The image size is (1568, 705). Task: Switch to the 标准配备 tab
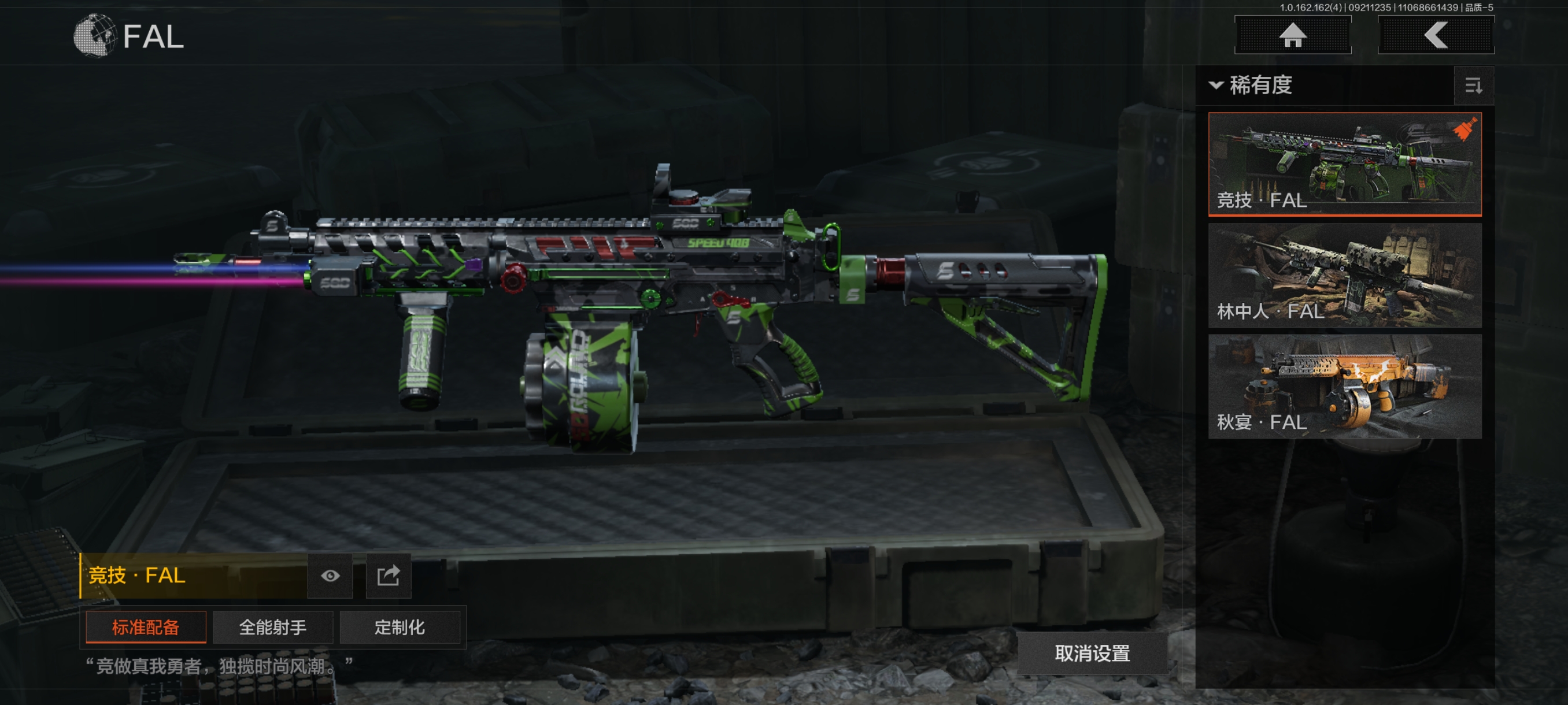[146, 627]
